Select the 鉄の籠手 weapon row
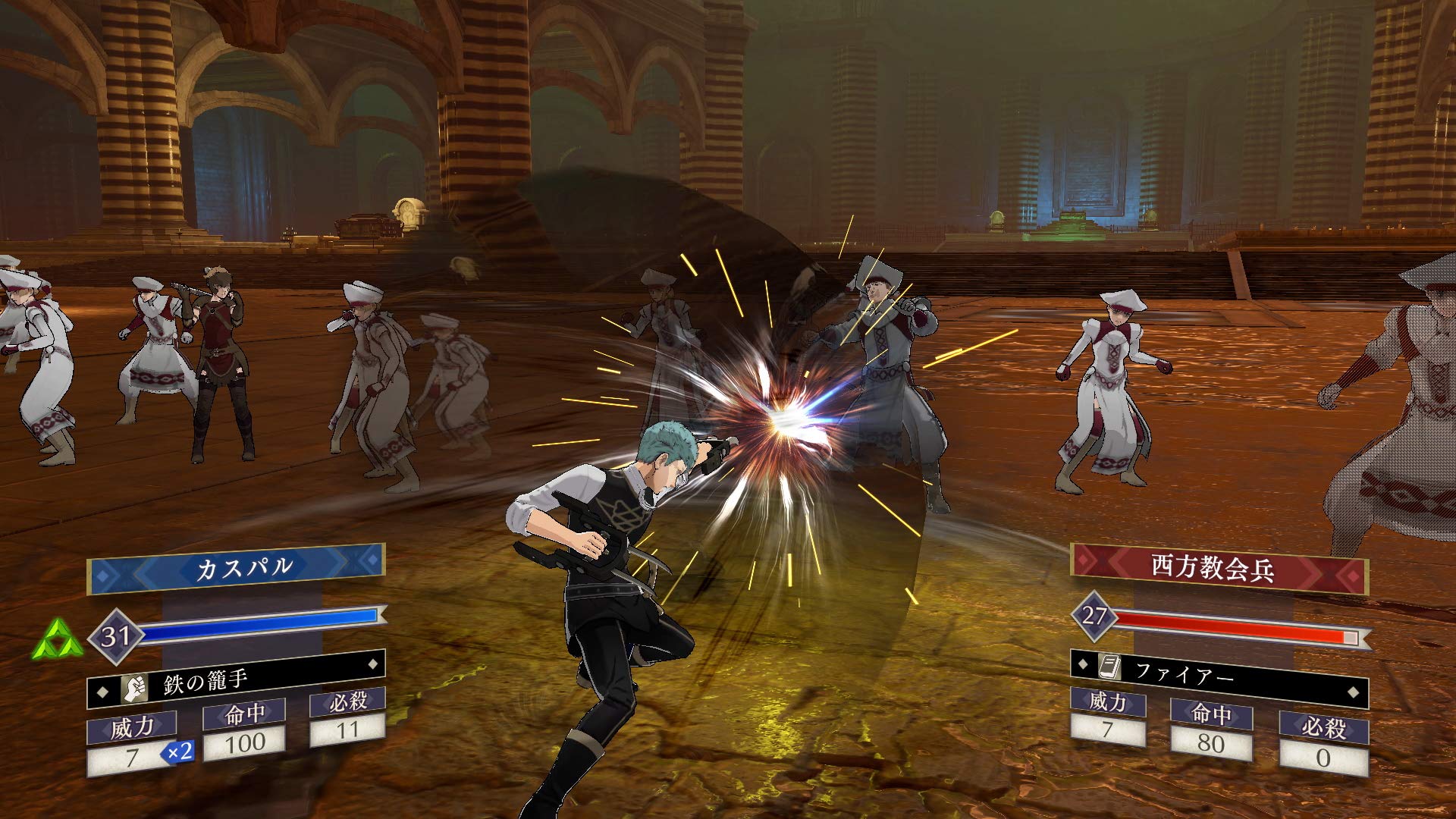 [236, 680]
